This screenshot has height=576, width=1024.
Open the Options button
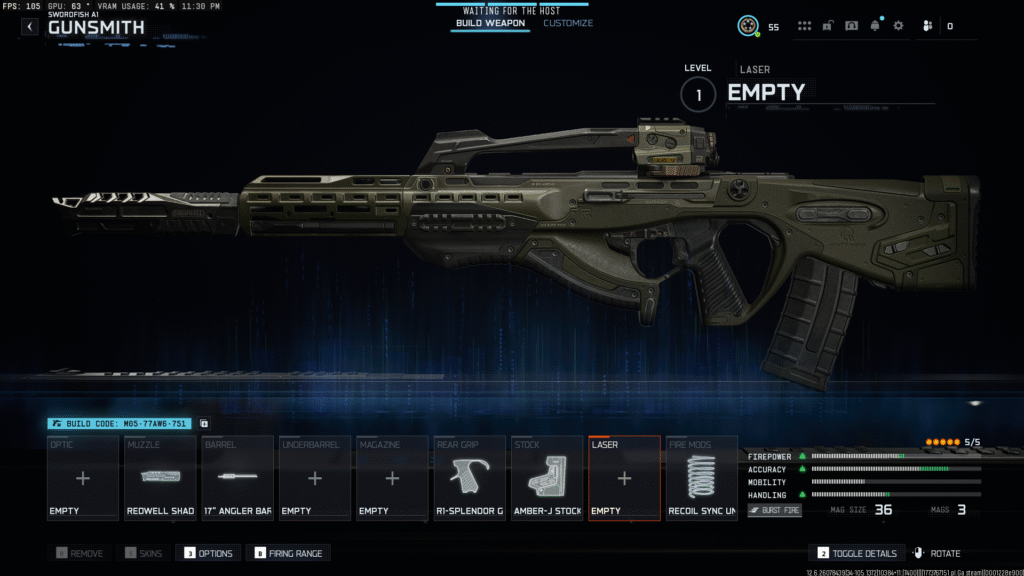point(208,553)
